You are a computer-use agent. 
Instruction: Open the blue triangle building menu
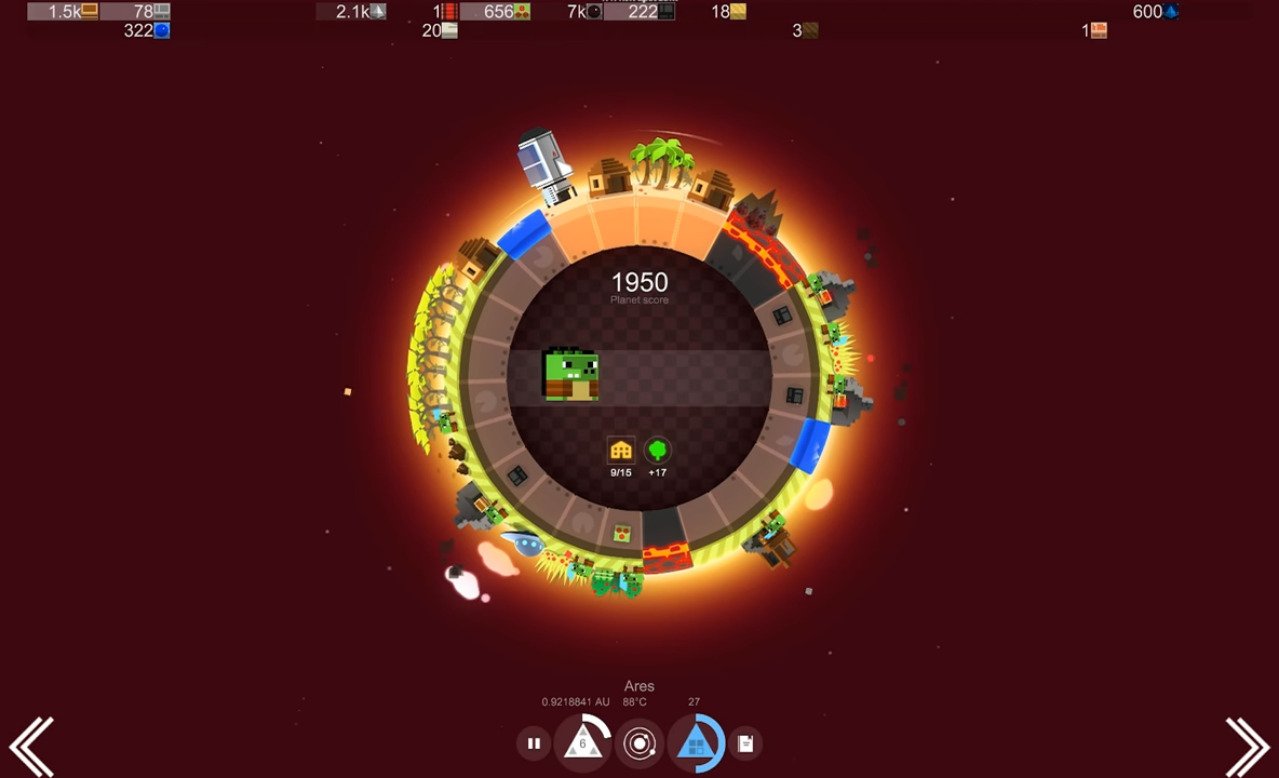(x=695, y=743)
